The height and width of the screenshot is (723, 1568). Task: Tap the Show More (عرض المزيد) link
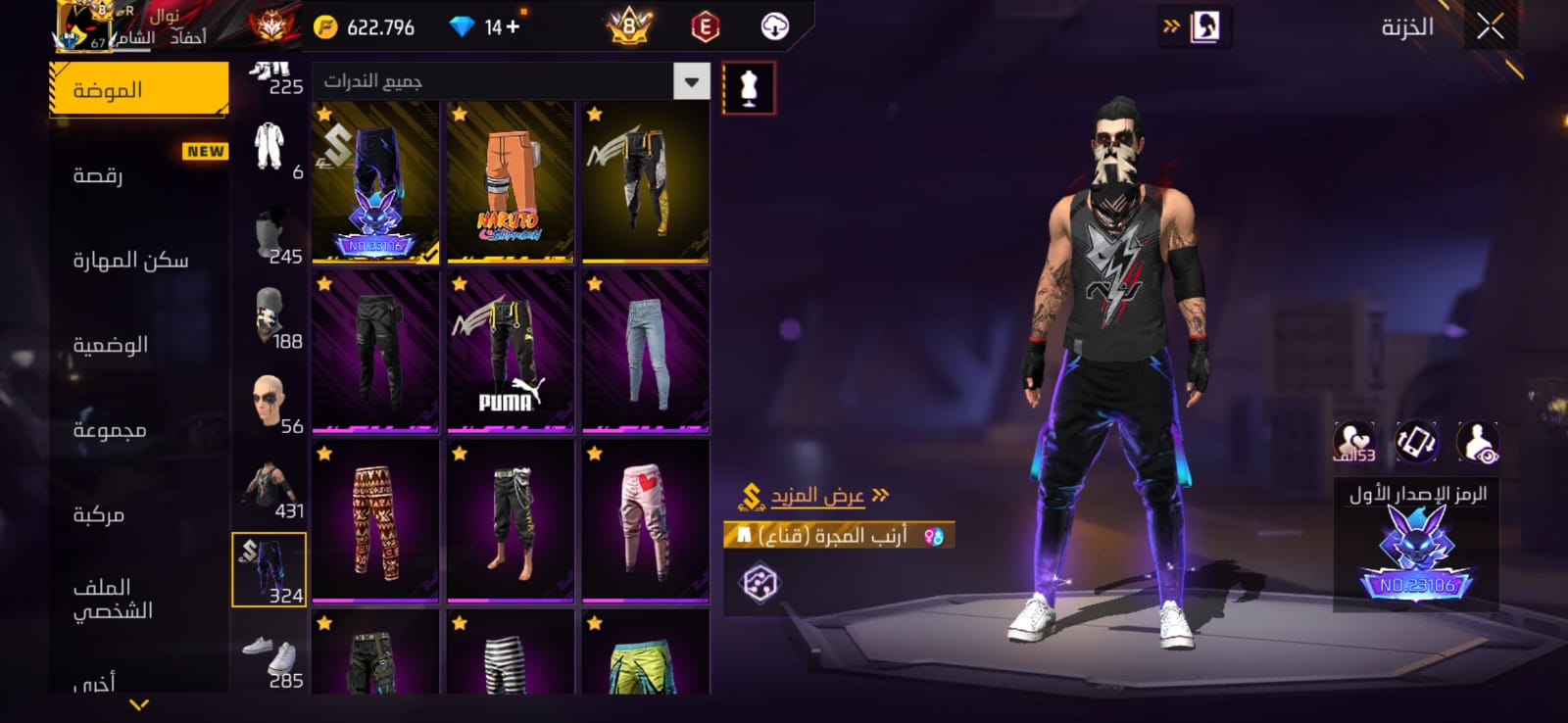pos(817,496)
